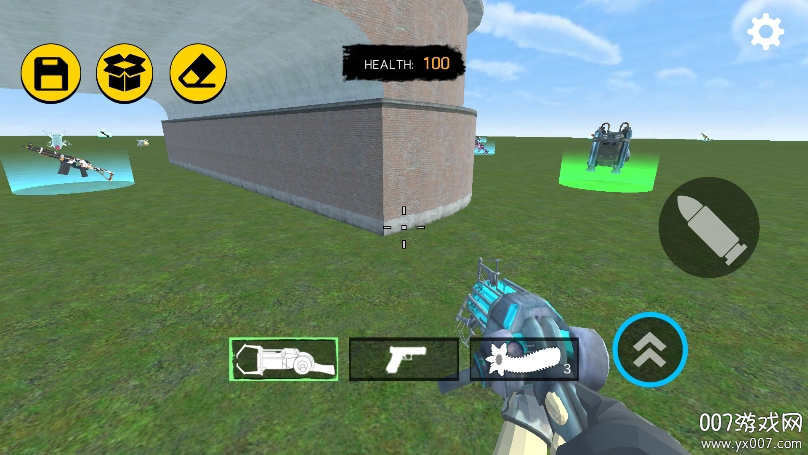Open the spawn box item menu
This screenshot has height=455, width=808.
pos(124,73)
